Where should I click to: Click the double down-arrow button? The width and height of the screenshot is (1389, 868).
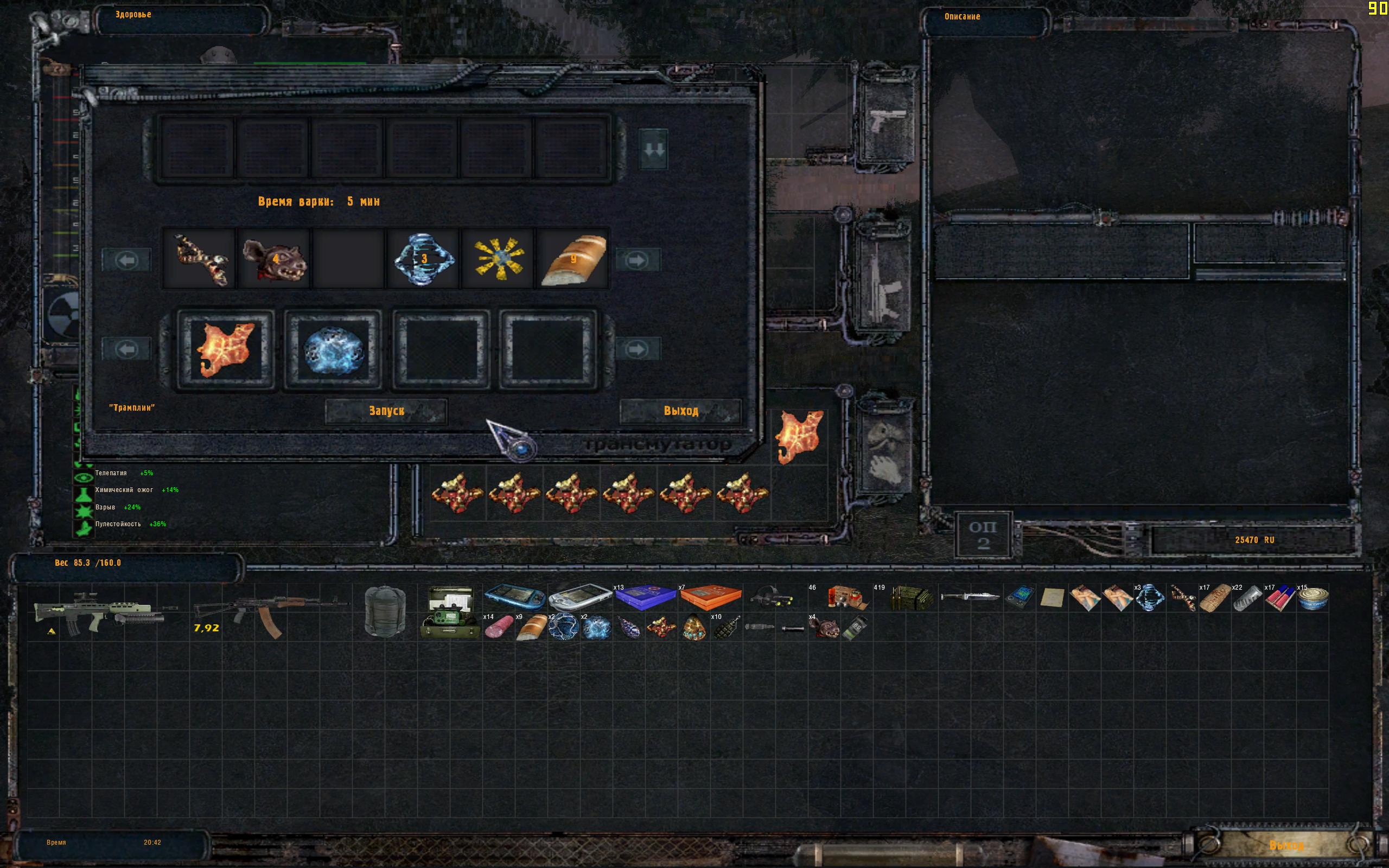click(654, 150)
